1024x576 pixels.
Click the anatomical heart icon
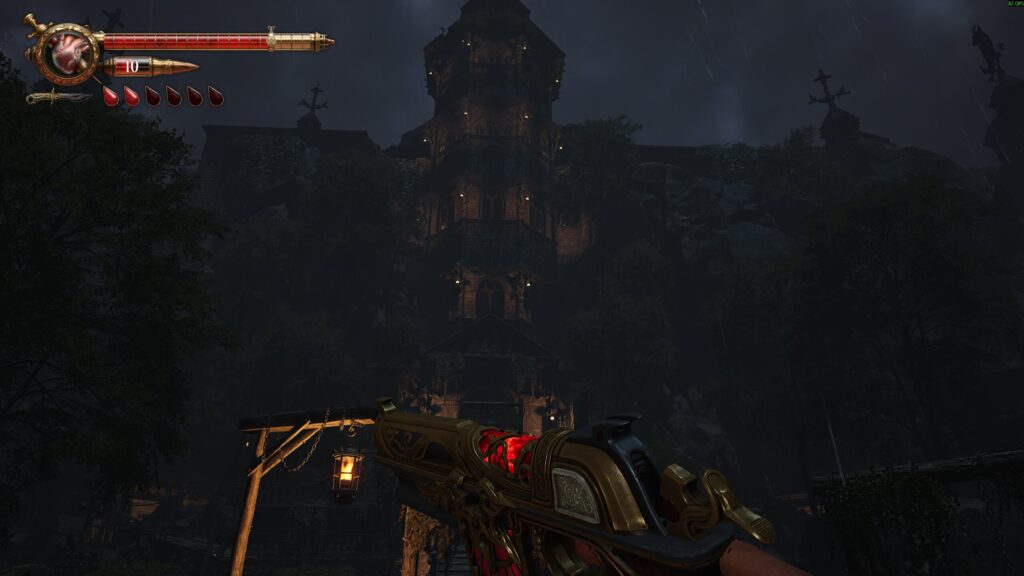tap(70, 53)
